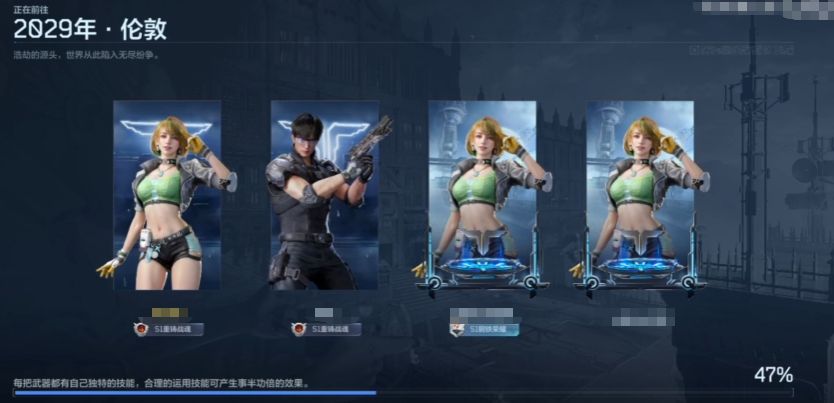Select the male soldier player card

click(x=324, y=195)
